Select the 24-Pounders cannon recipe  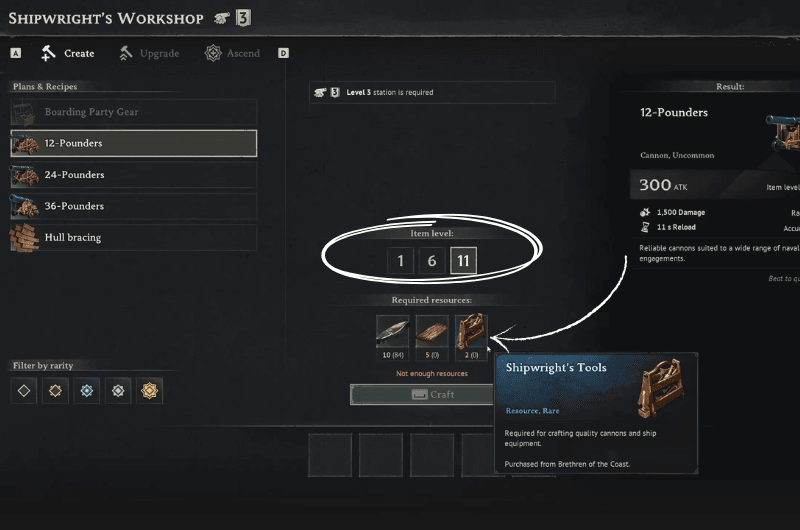click(x=133, y=175)
